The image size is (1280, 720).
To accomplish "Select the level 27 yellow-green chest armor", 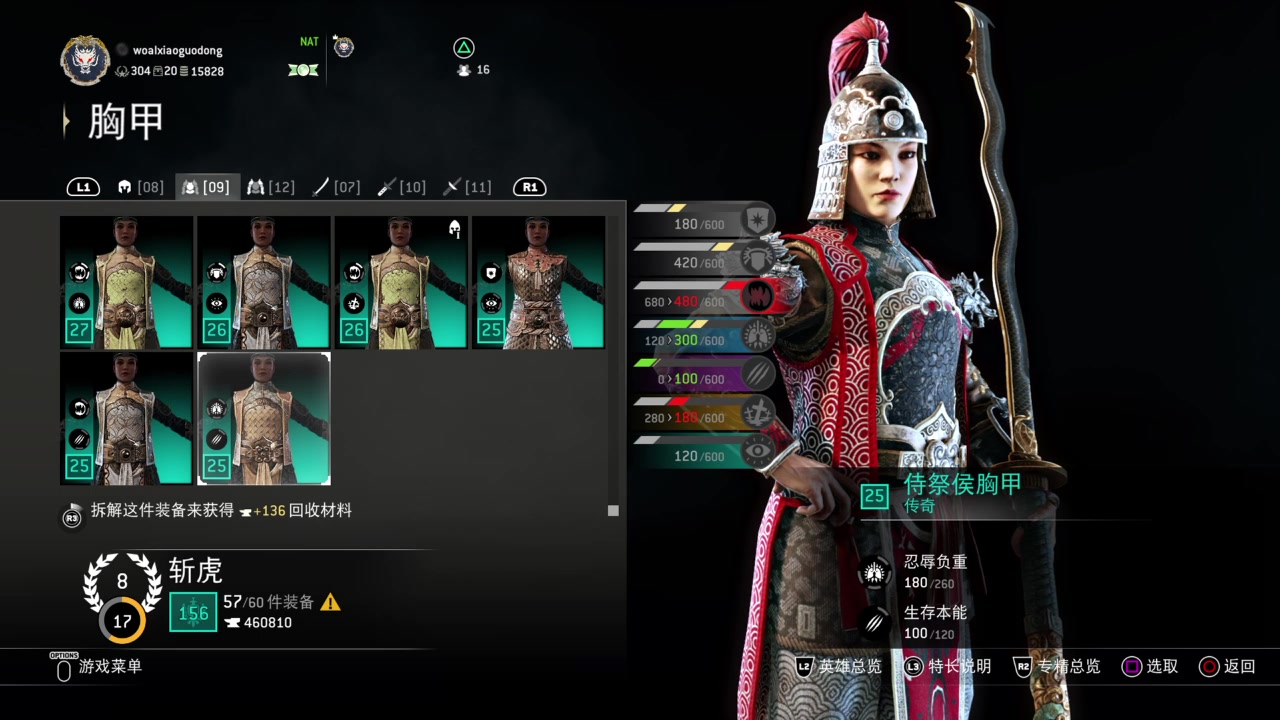I will [x=127, y=282].
